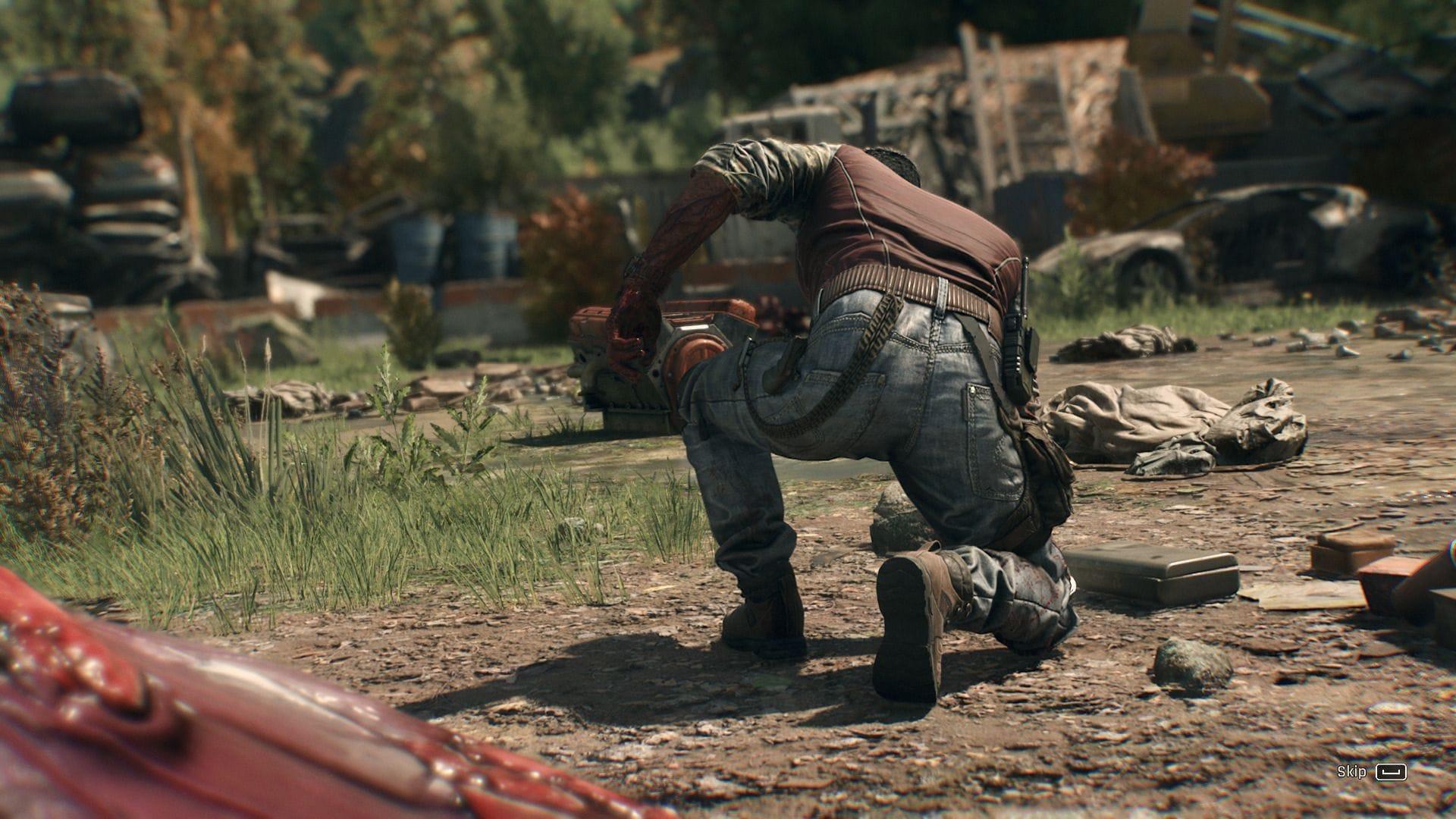1456x819 pixels.
Task: Click Skip to bypass the cutscene
Action: point(1373,772)
